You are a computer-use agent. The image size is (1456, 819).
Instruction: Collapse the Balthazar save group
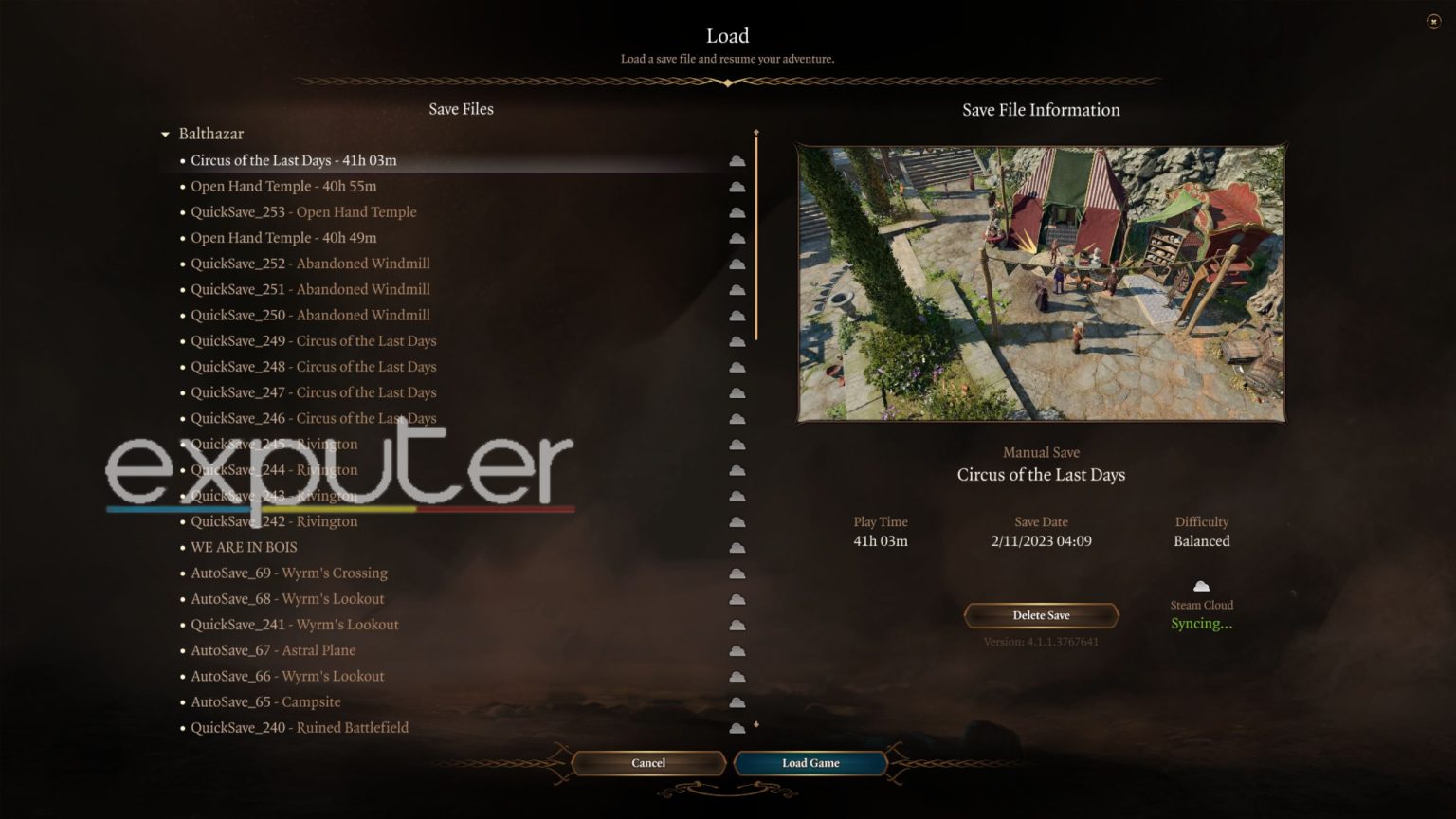point(163,134)
